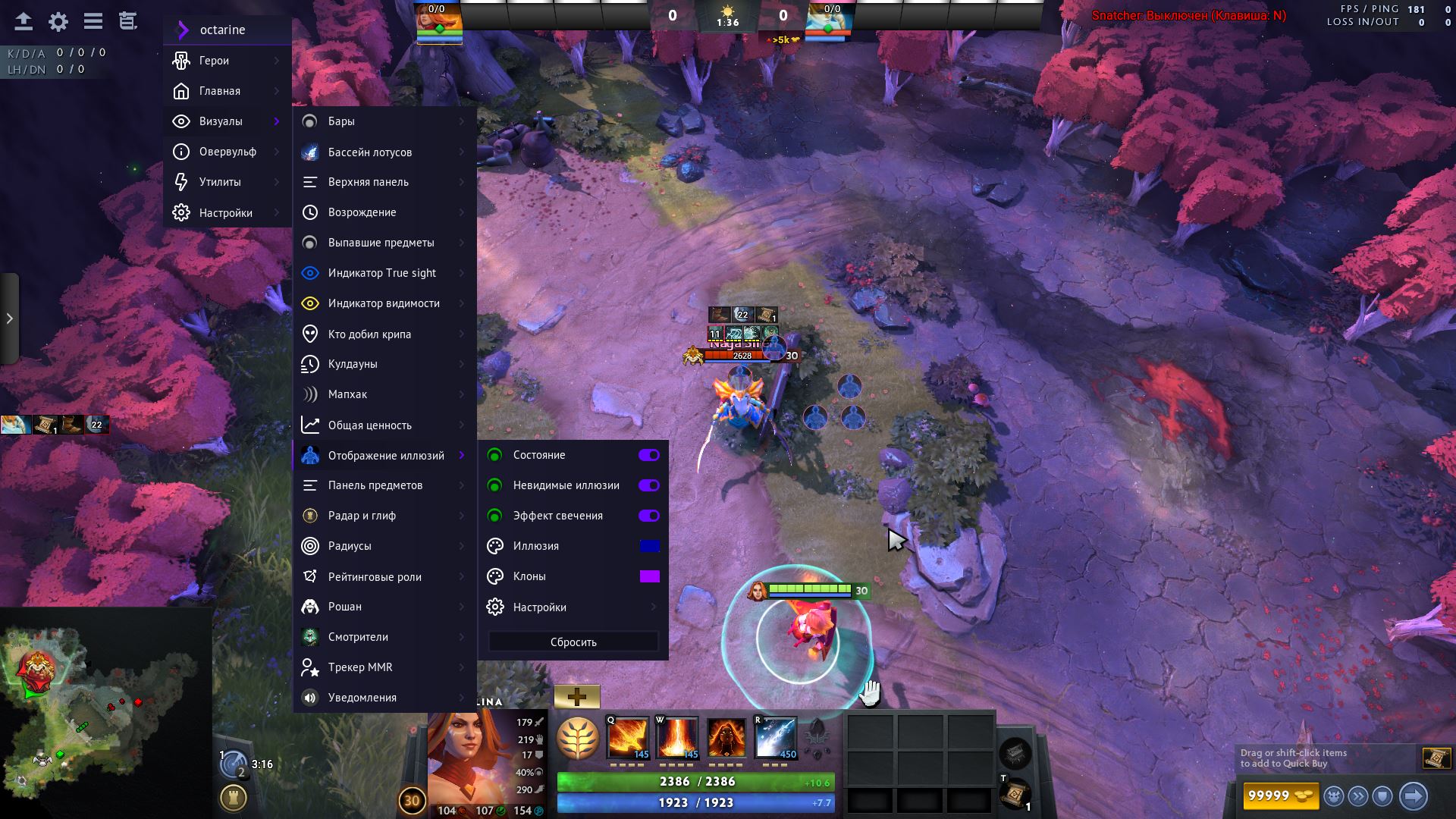Toggle the Невидимые иллюзии switch
Screen dimensions: 1456x819
click(648, 485)
